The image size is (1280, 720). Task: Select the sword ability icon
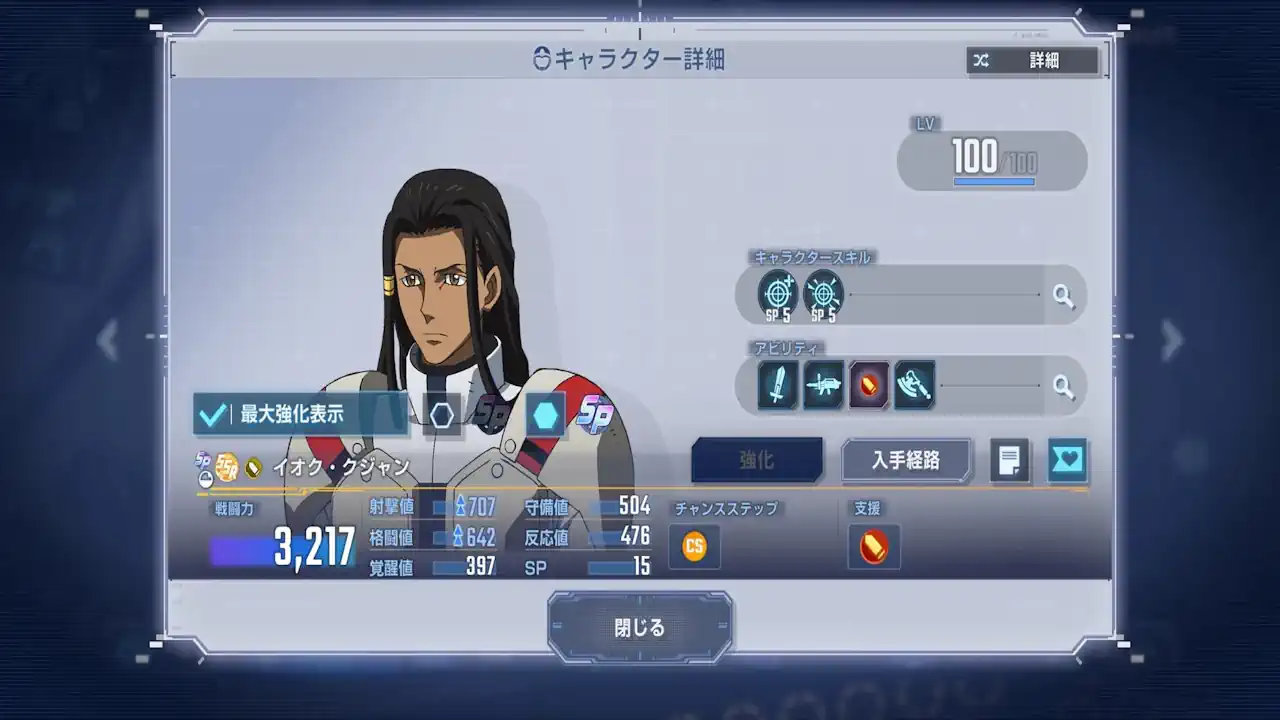[776, 384]
